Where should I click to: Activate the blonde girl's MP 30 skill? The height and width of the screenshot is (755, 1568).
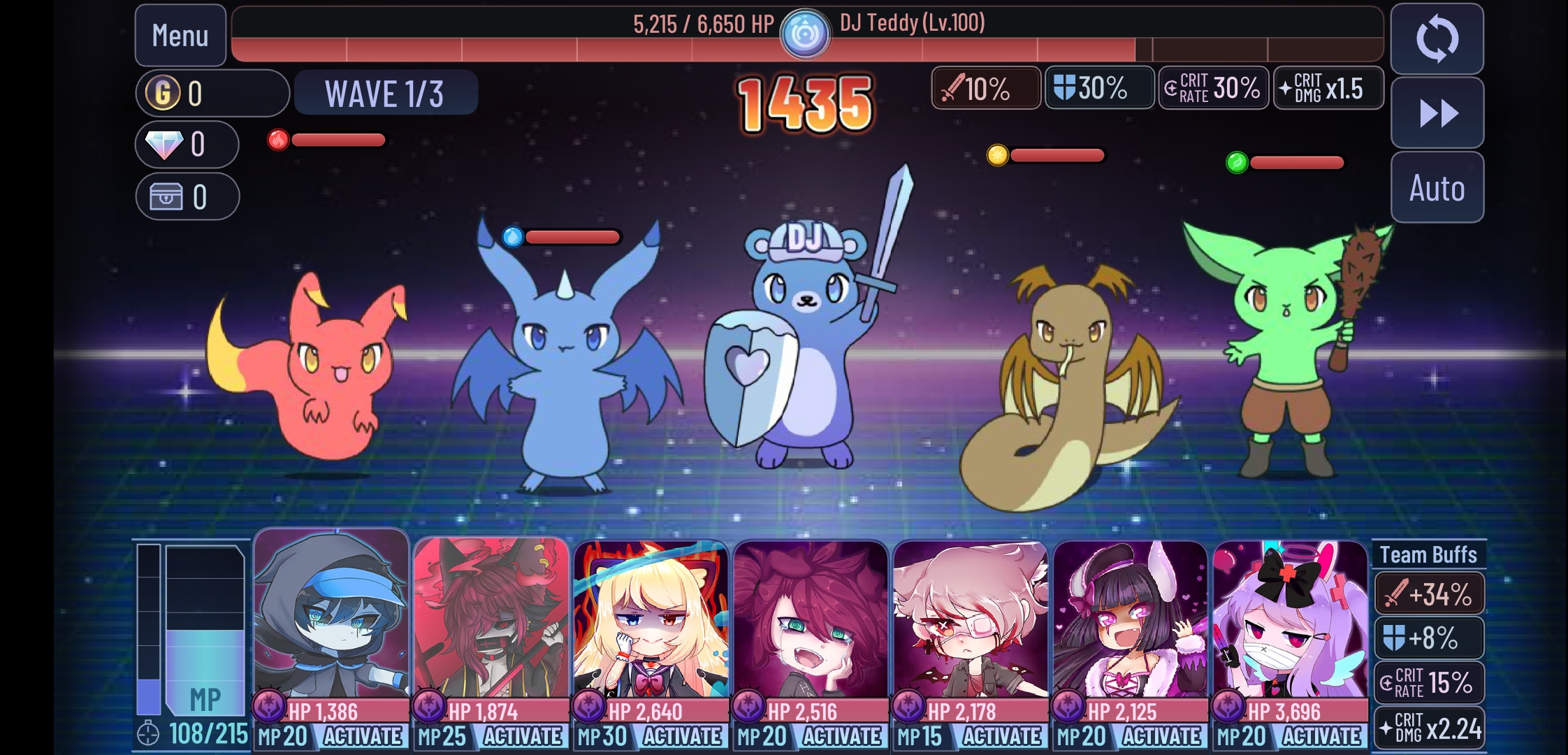(682, 736)
